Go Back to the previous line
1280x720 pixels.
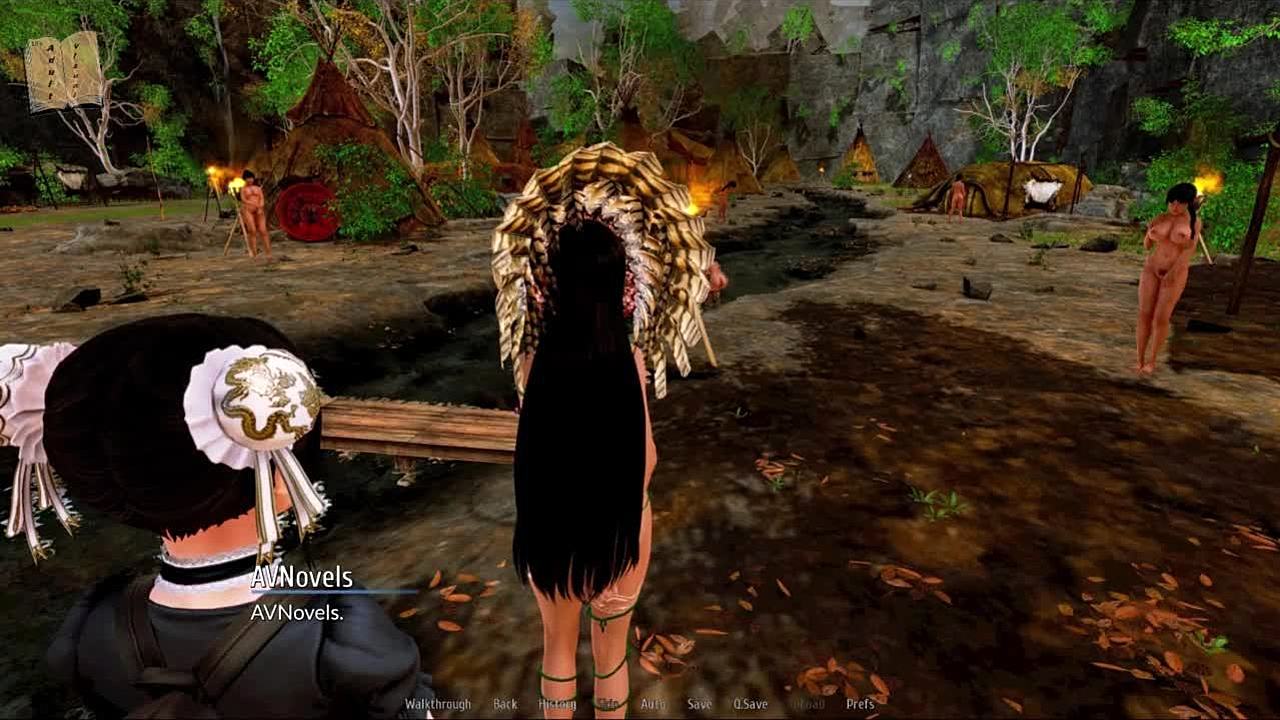pyautogui.click(x=505, y=704)
